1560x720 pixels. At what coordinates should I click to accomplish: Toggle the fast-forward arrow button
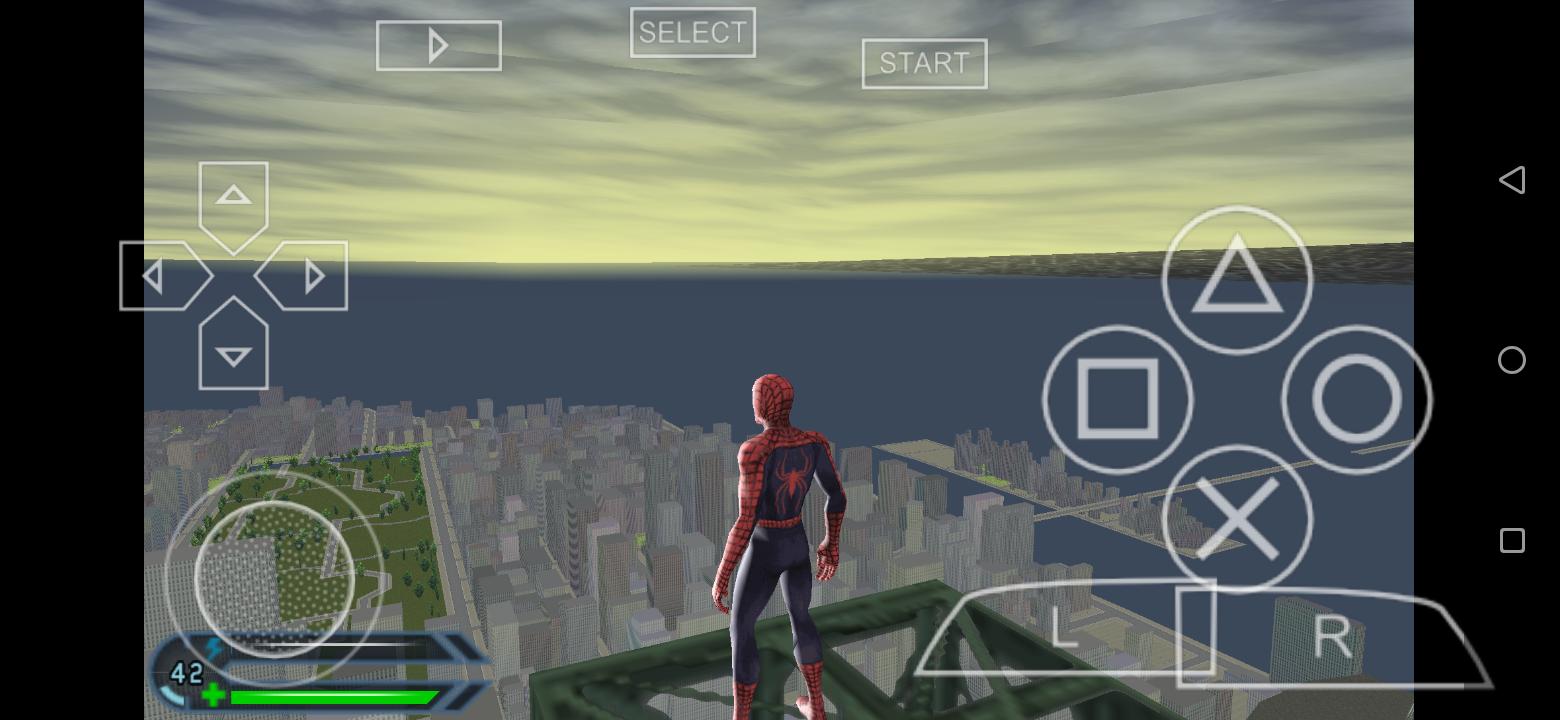coord(438,46)
